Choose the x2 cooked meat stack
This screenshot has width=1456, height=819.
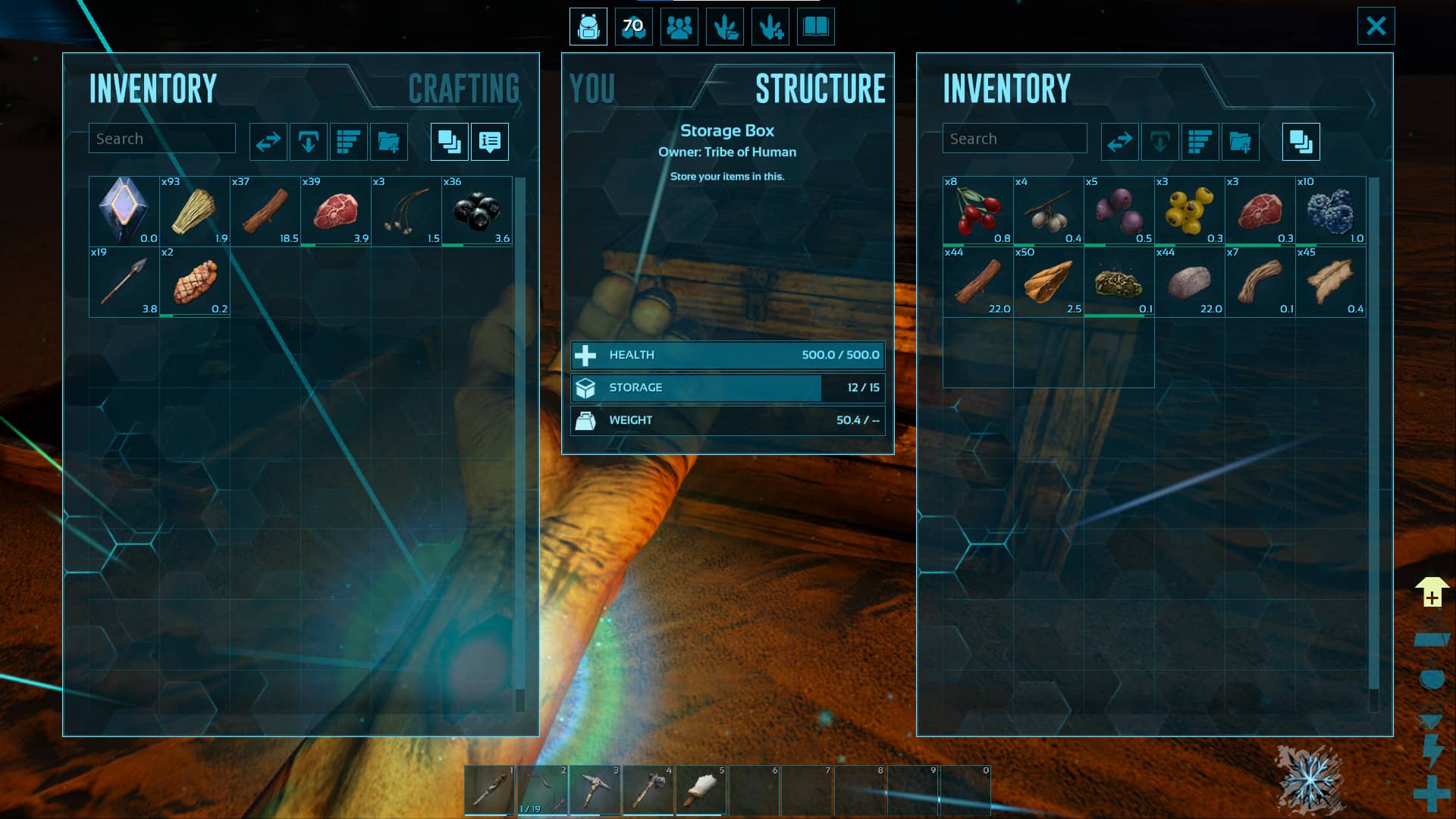pyautogui.click(x=195, y=282)
